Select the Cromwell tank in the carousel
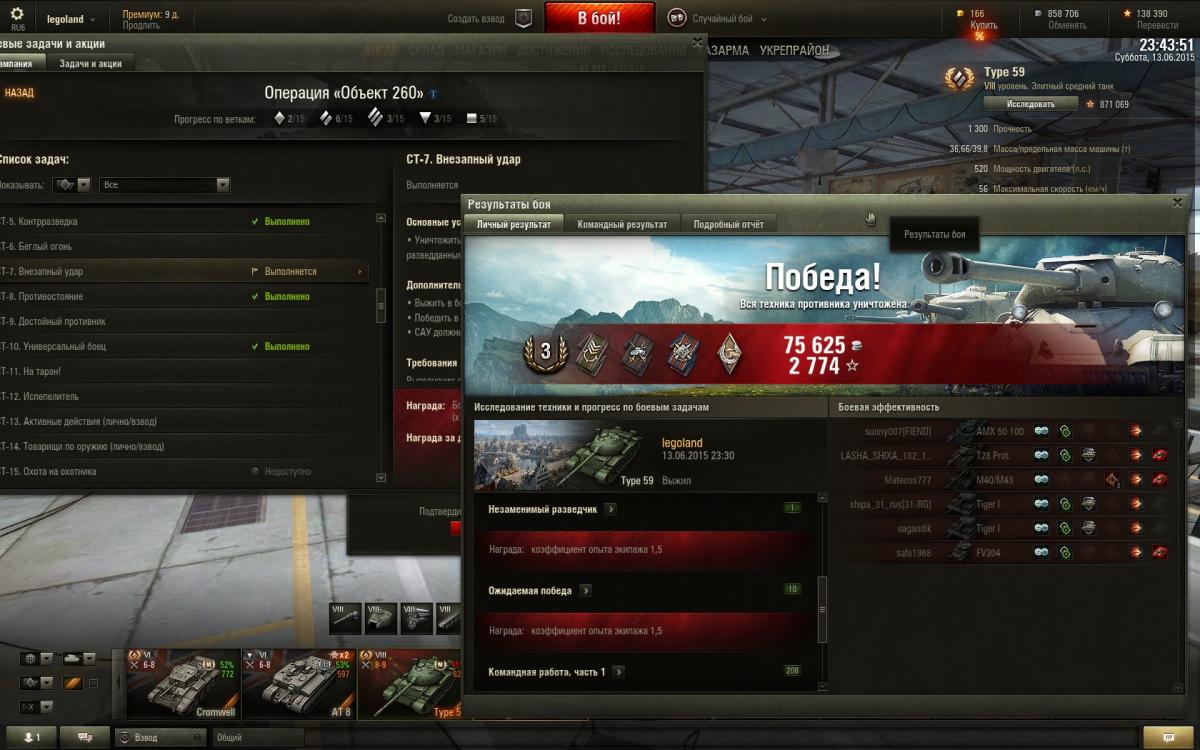 (x=180, y=685)
